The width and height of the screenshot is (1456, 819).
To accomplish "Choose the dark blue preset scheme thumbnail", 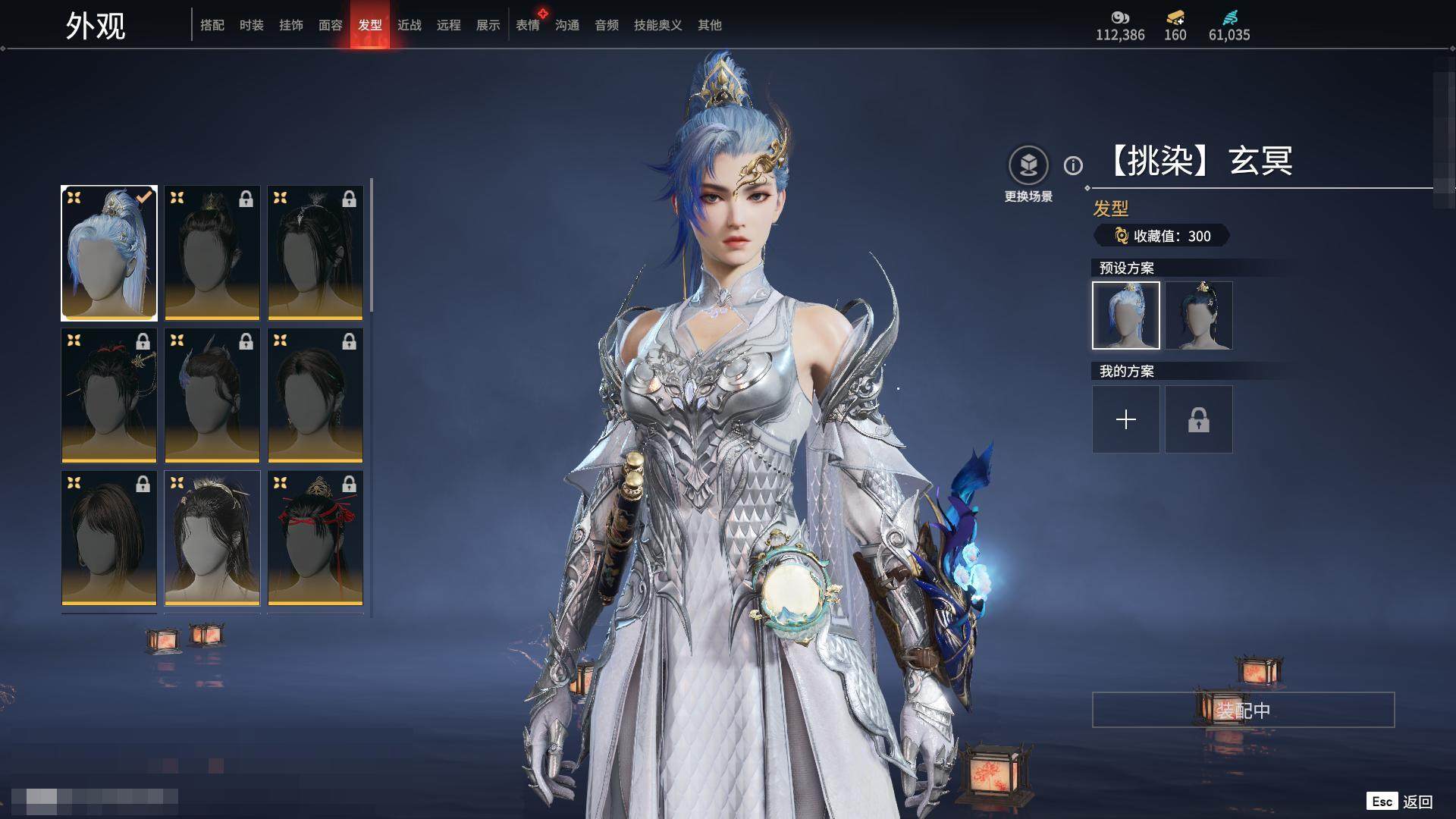I will tap(1199, 315).
